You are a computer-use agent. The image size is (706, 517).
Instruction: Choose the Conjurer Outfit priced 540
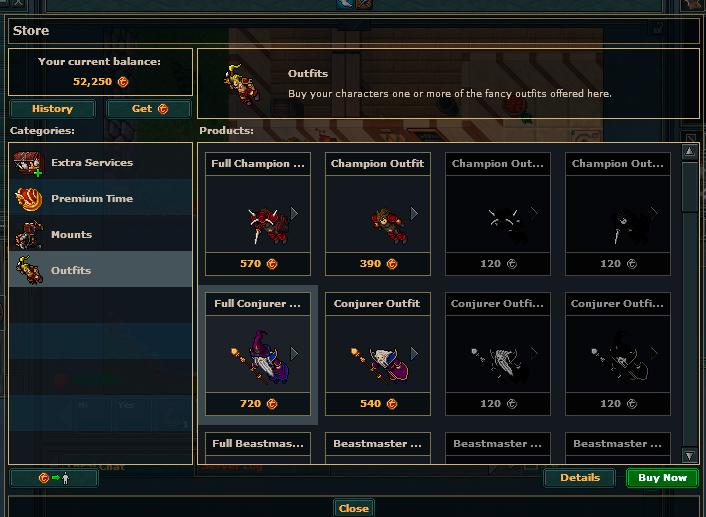point(378,354)
